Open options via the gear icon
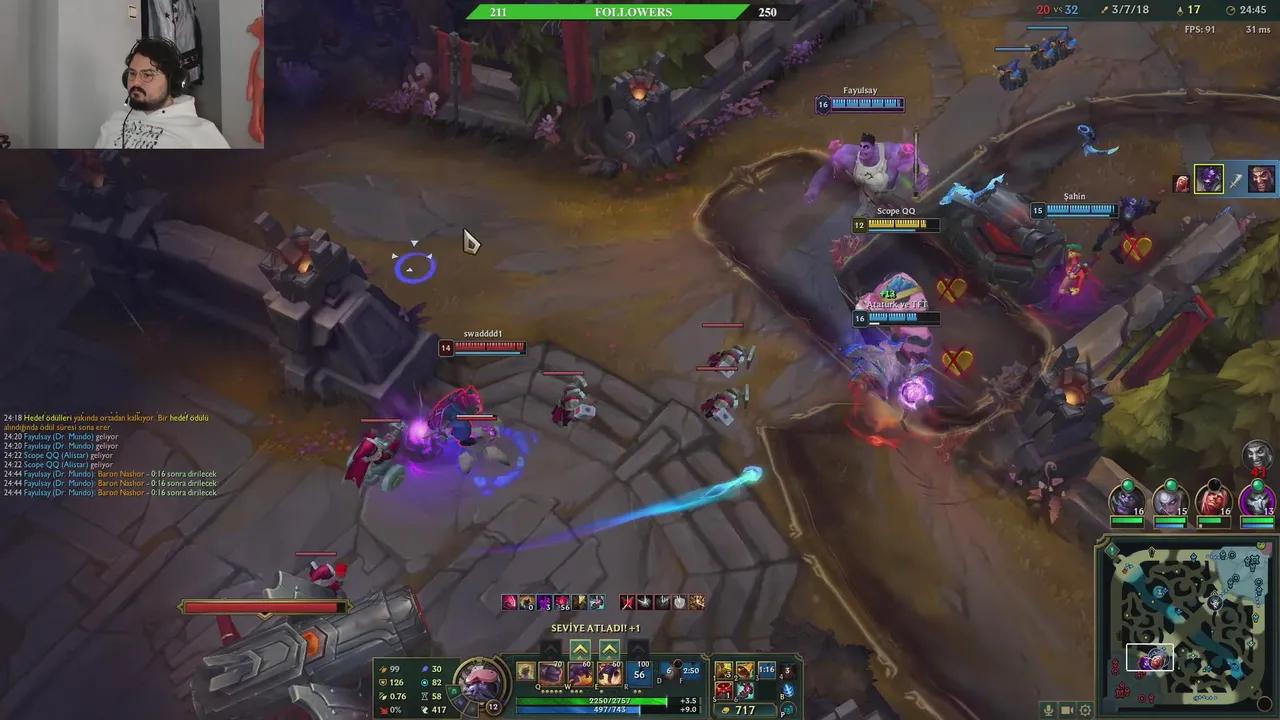 point(1086,710)
